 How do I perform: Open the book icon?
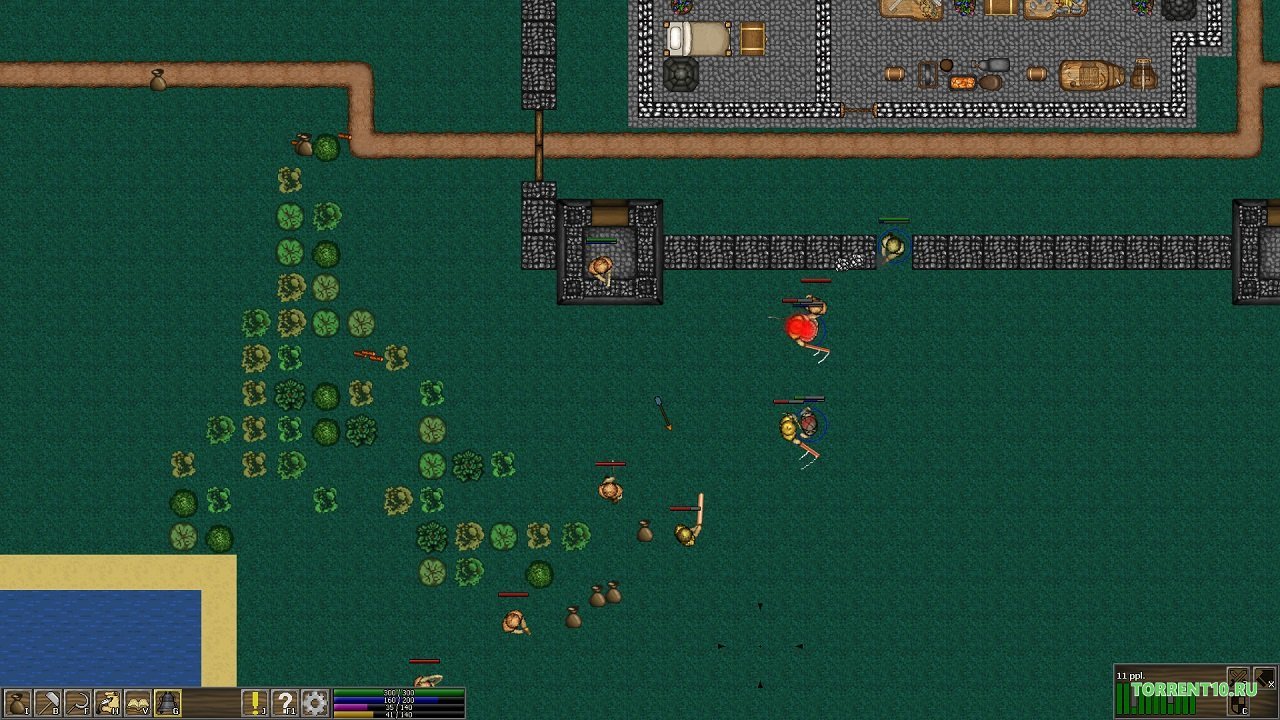[x=137, y=703]
